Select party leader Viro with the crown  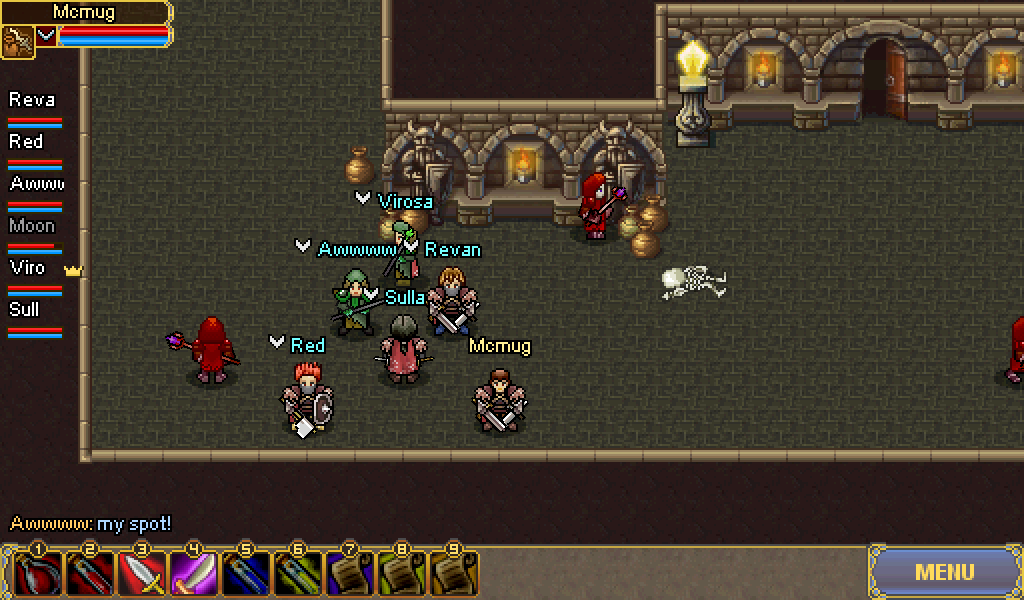(28, 269)
